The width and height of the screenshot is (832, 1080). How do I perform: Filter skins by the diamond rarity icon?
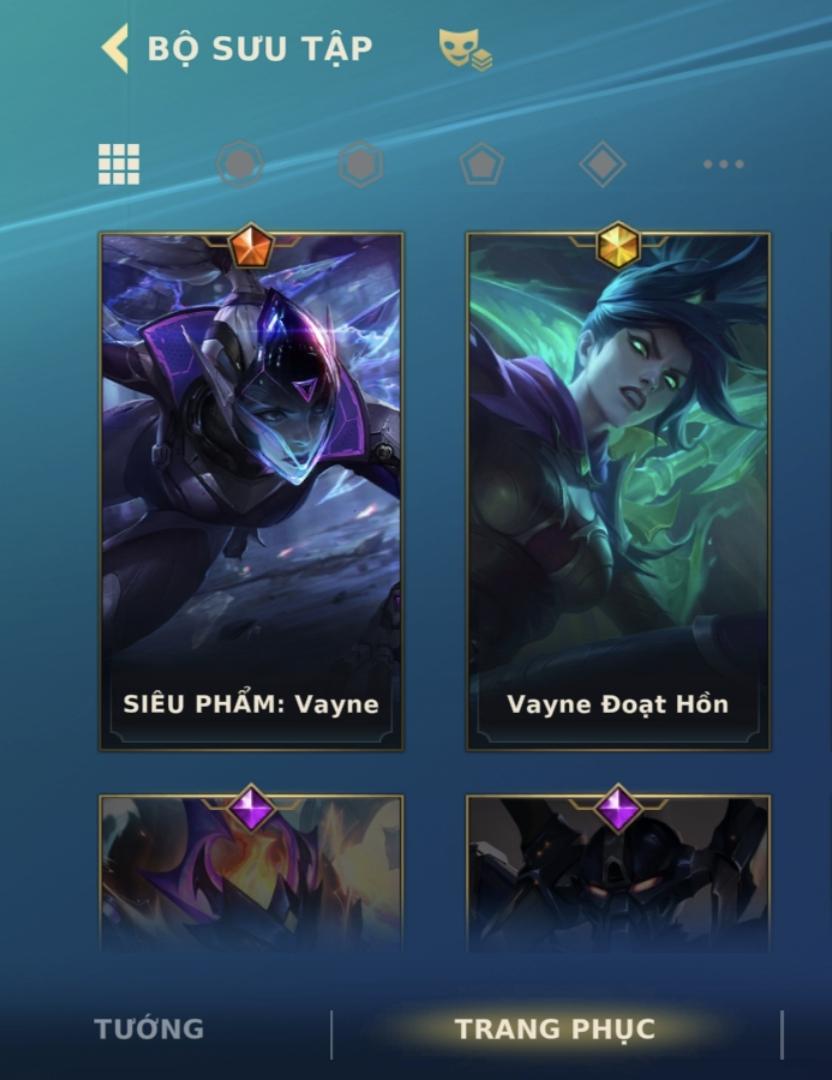tap(602, 164)
